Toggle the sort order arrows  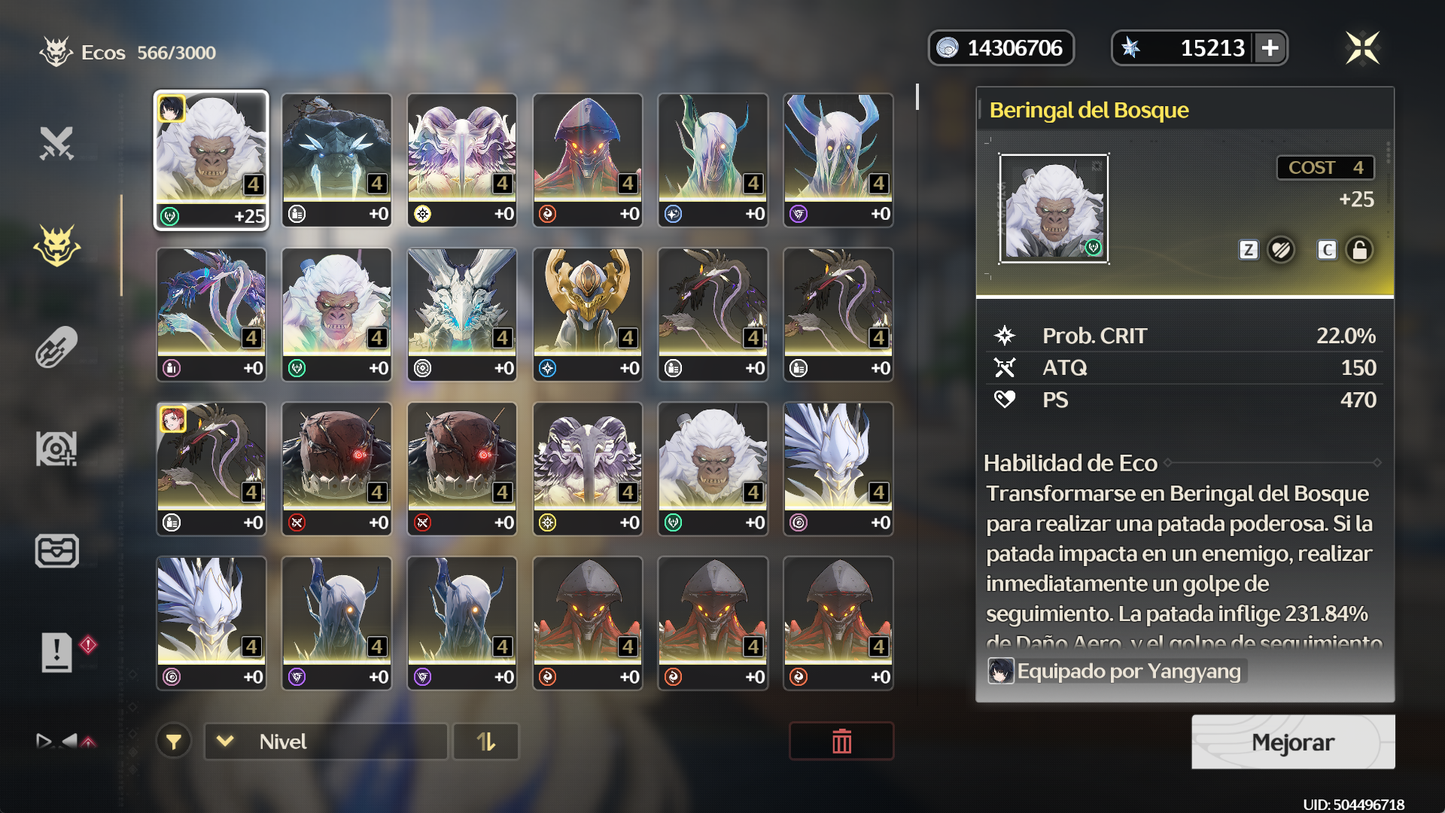tap(486, 742)
